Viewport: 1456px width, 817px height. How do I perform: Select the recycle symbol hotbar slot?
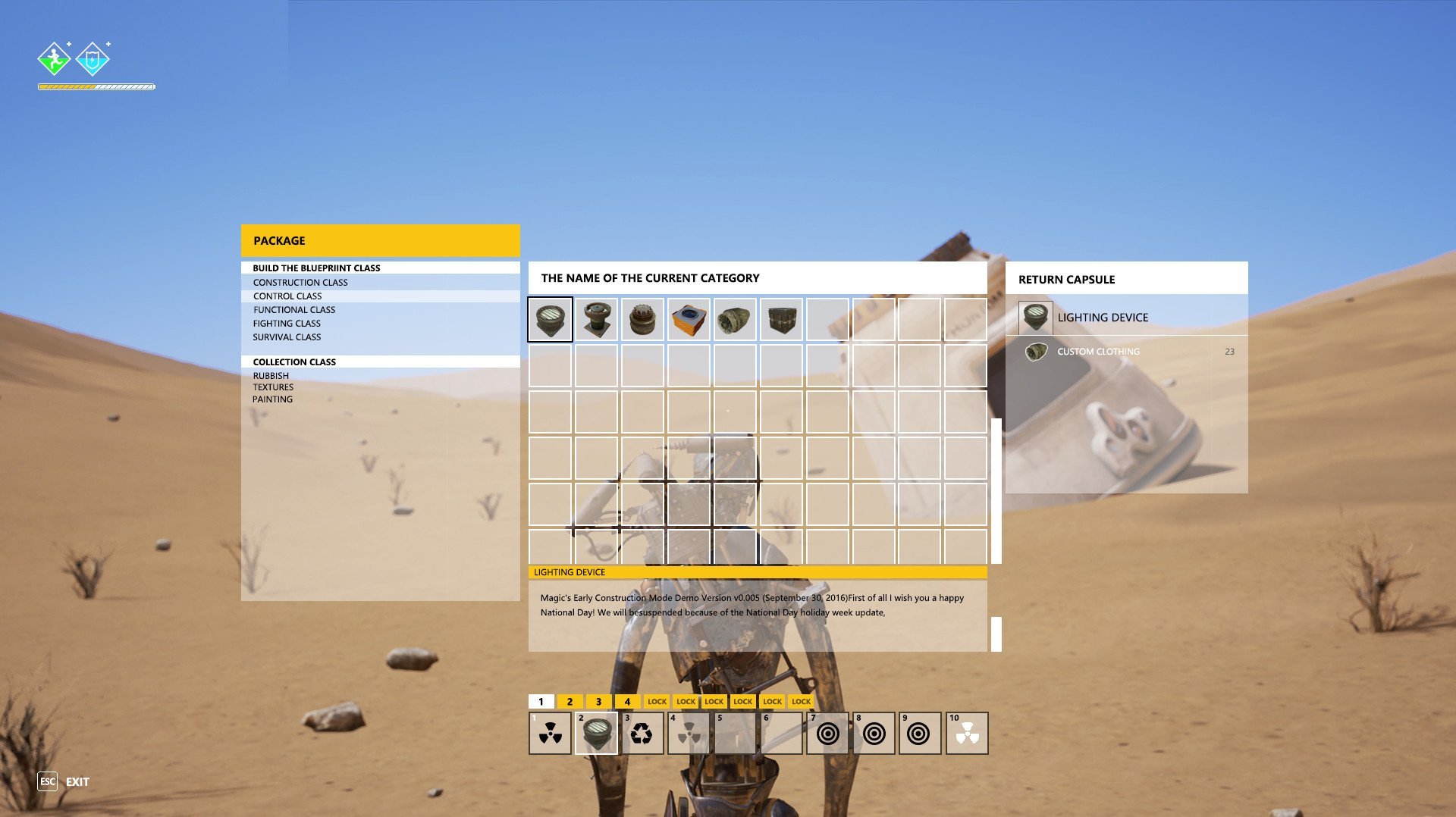pos(642,734)
